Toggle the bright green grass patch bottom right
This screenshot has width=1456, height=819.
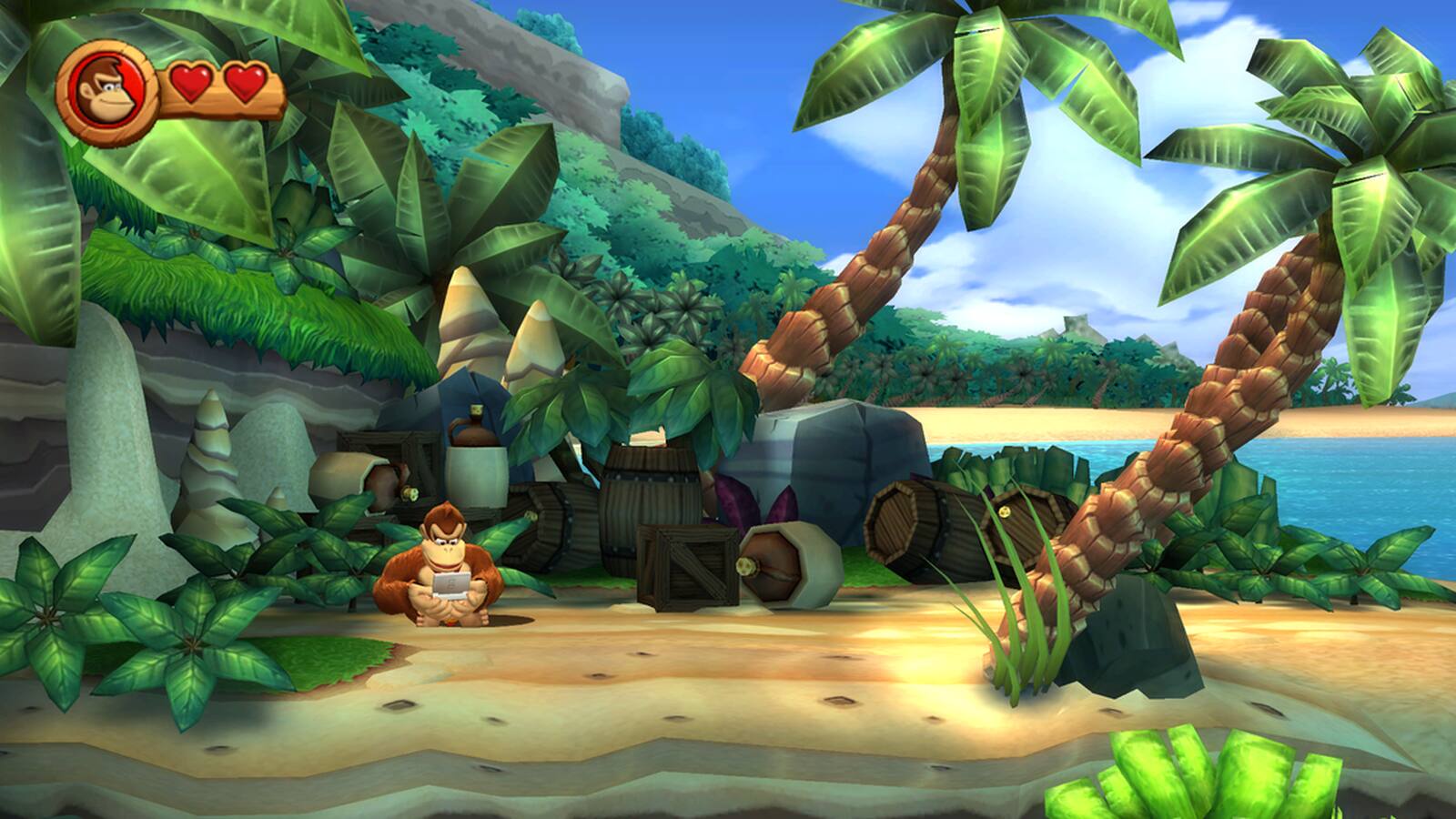[1183, 773]
